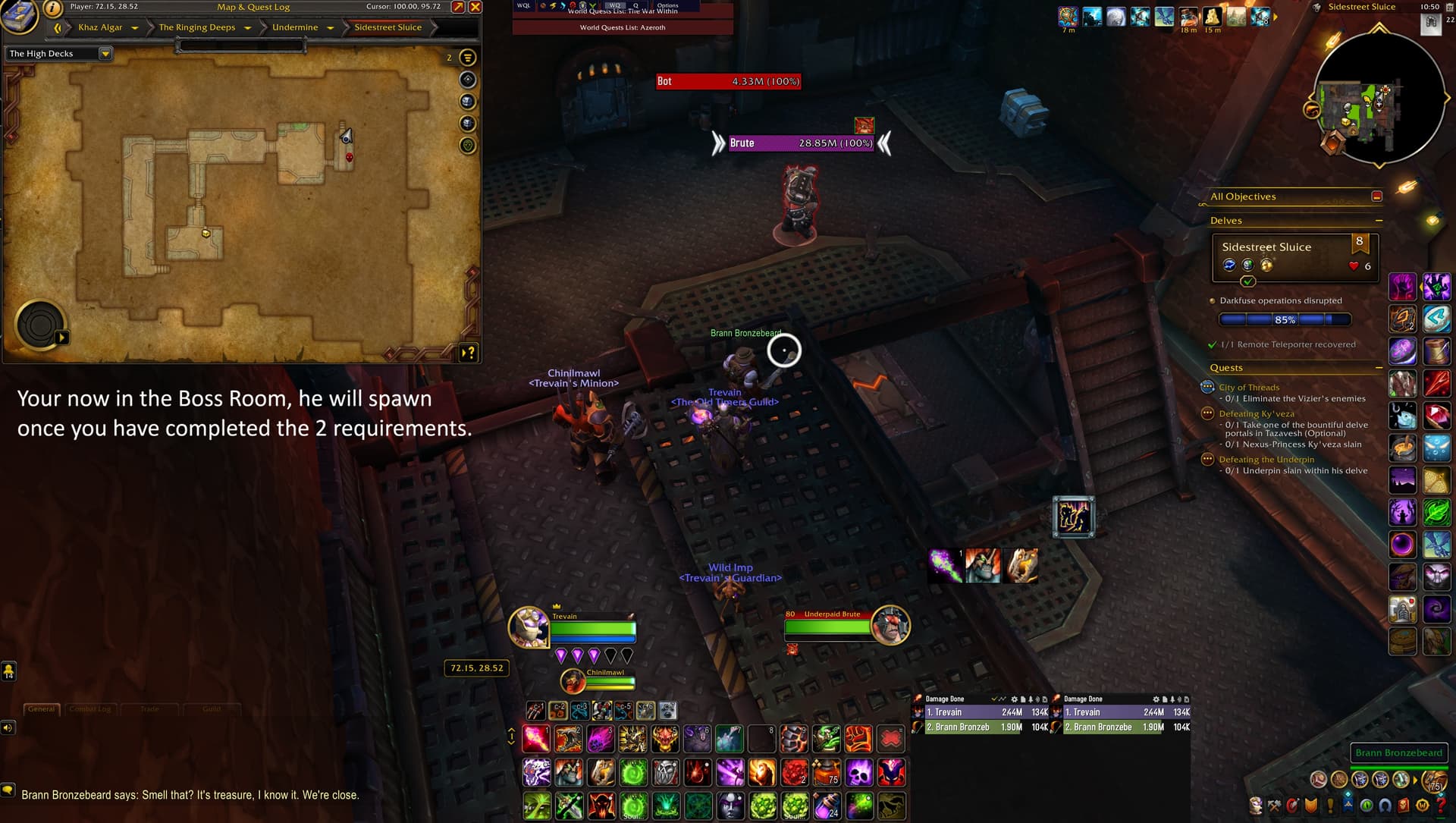The width and height of the screenshot is (1456, 823).
Task: Open the Defeating the Underpin quest
Action: click(1266, 460)
